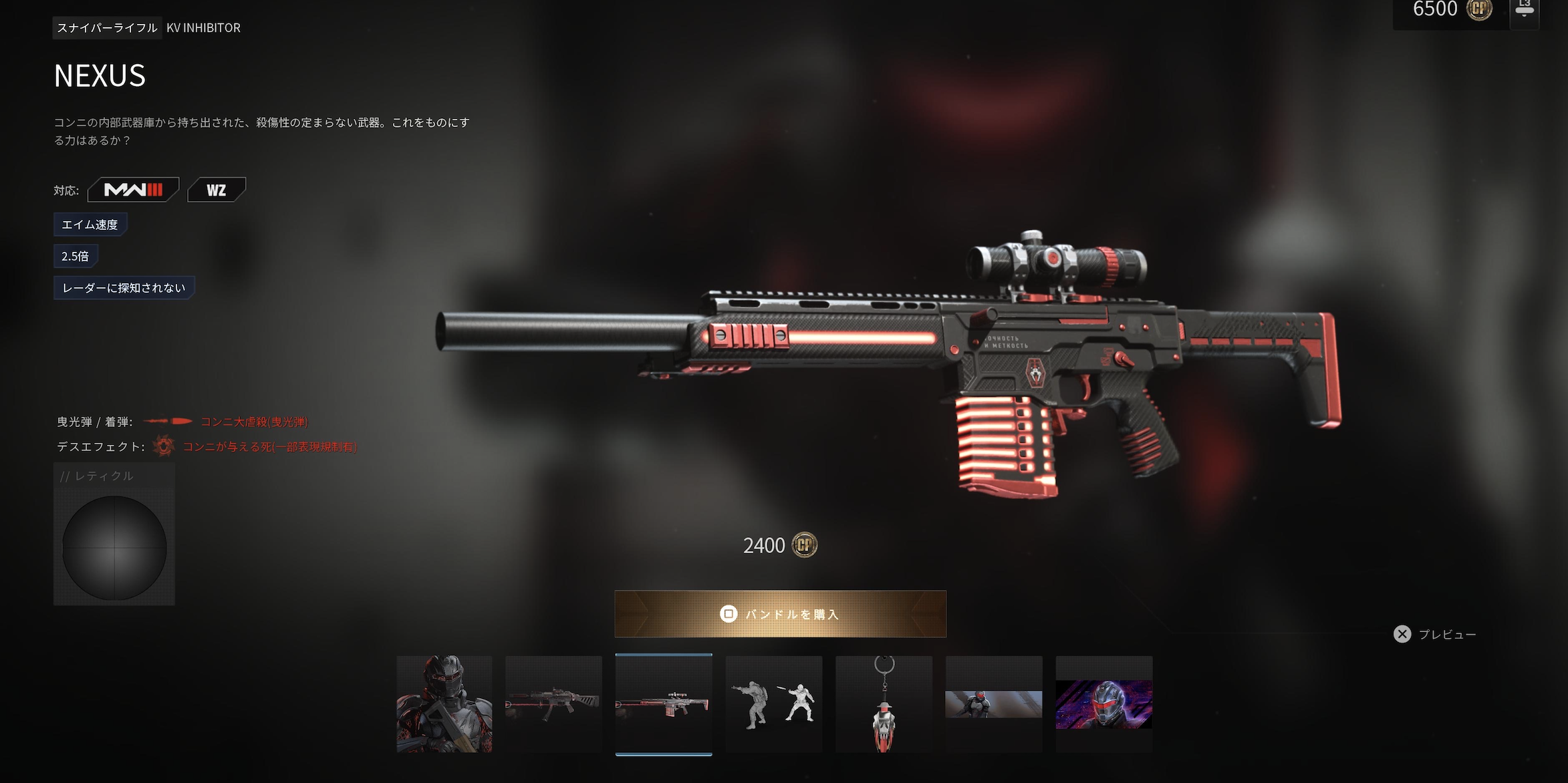The height and width of the screenshot is (783, 1568).
Task: Click the death effect entry
Action: pos(269,447)
